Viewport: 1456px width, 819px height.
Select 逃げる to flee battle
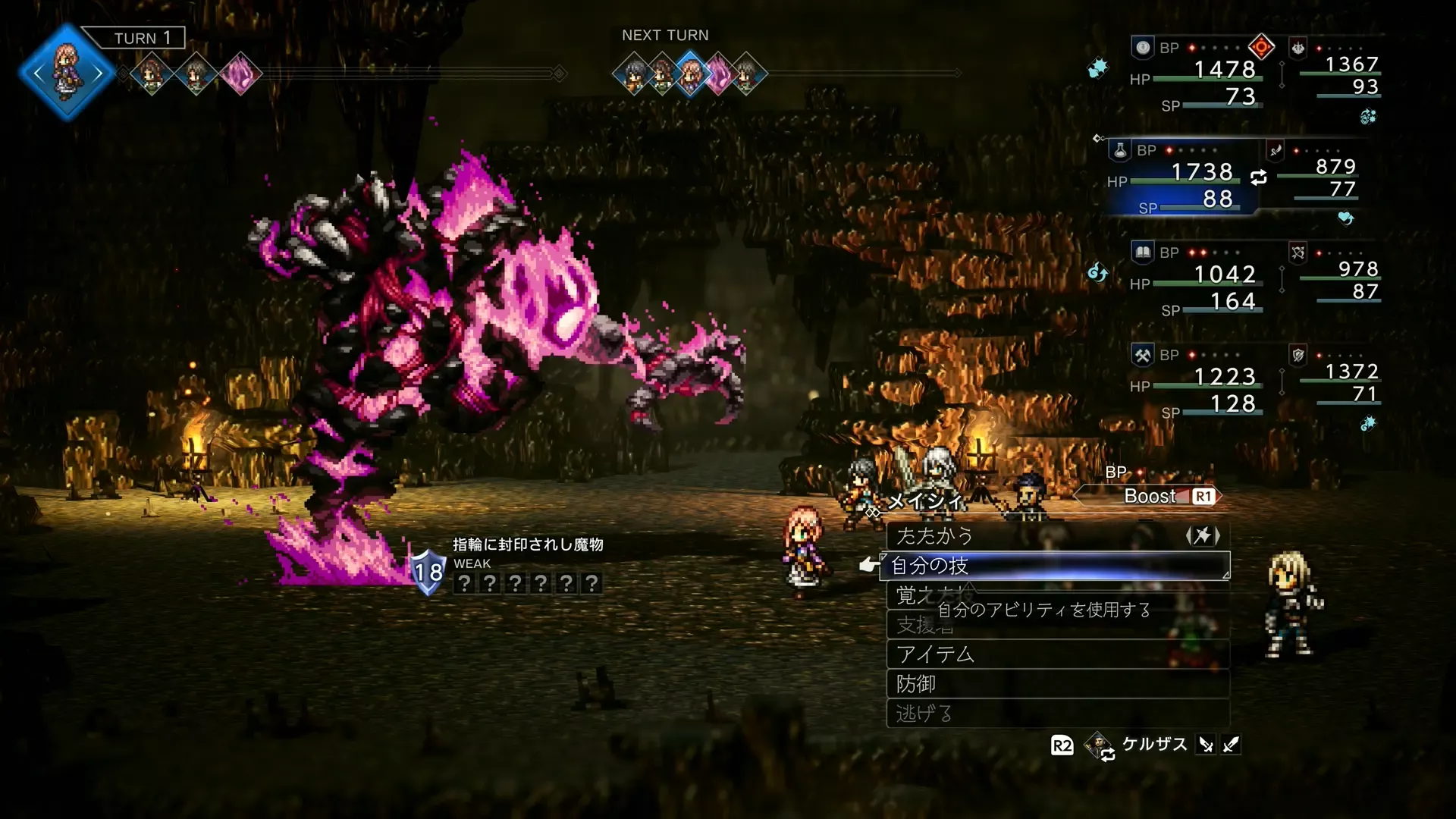click(1057, 714)
